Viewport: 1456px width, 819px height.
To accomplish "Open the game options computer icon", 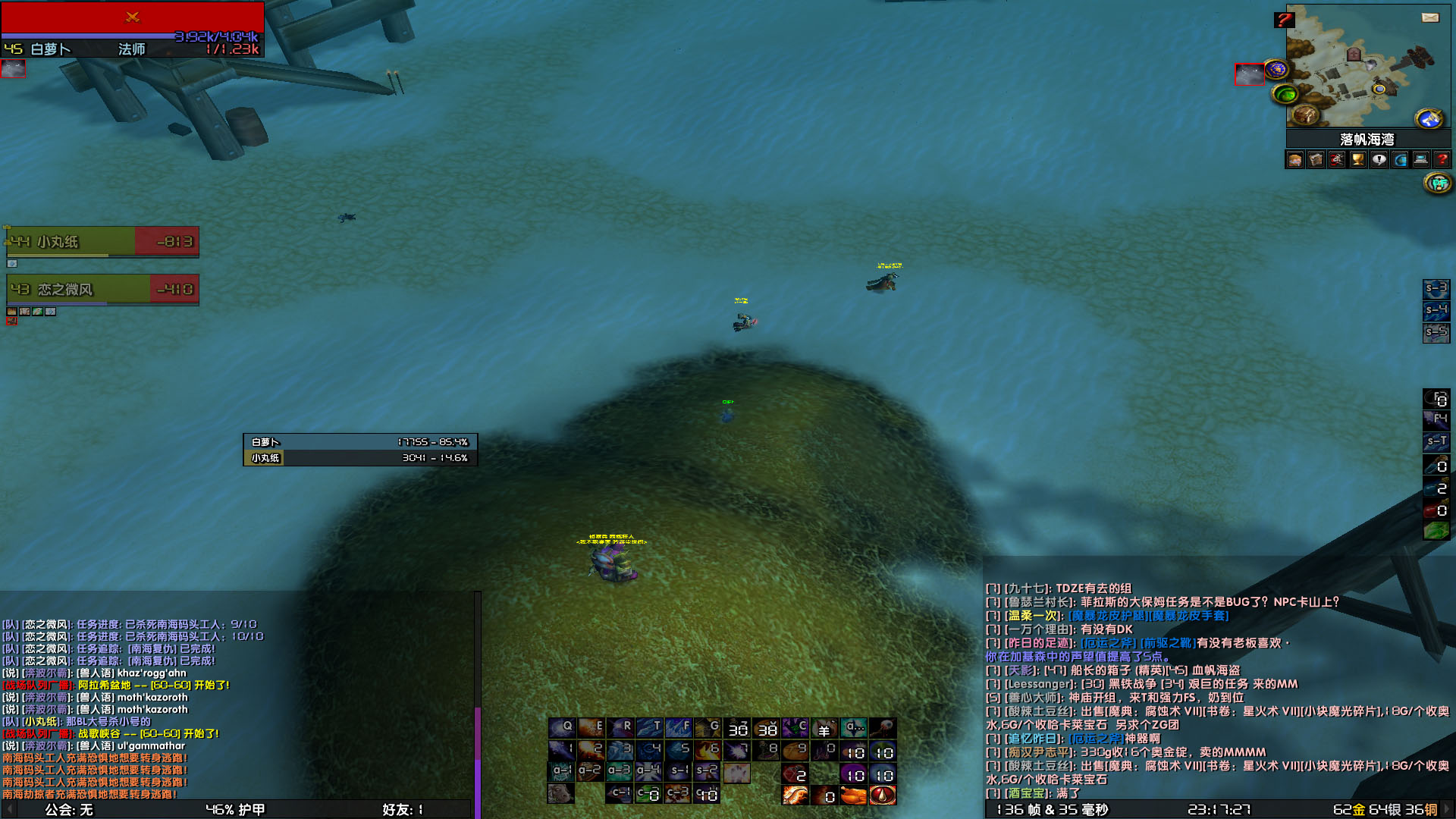I will [1420, 159].
